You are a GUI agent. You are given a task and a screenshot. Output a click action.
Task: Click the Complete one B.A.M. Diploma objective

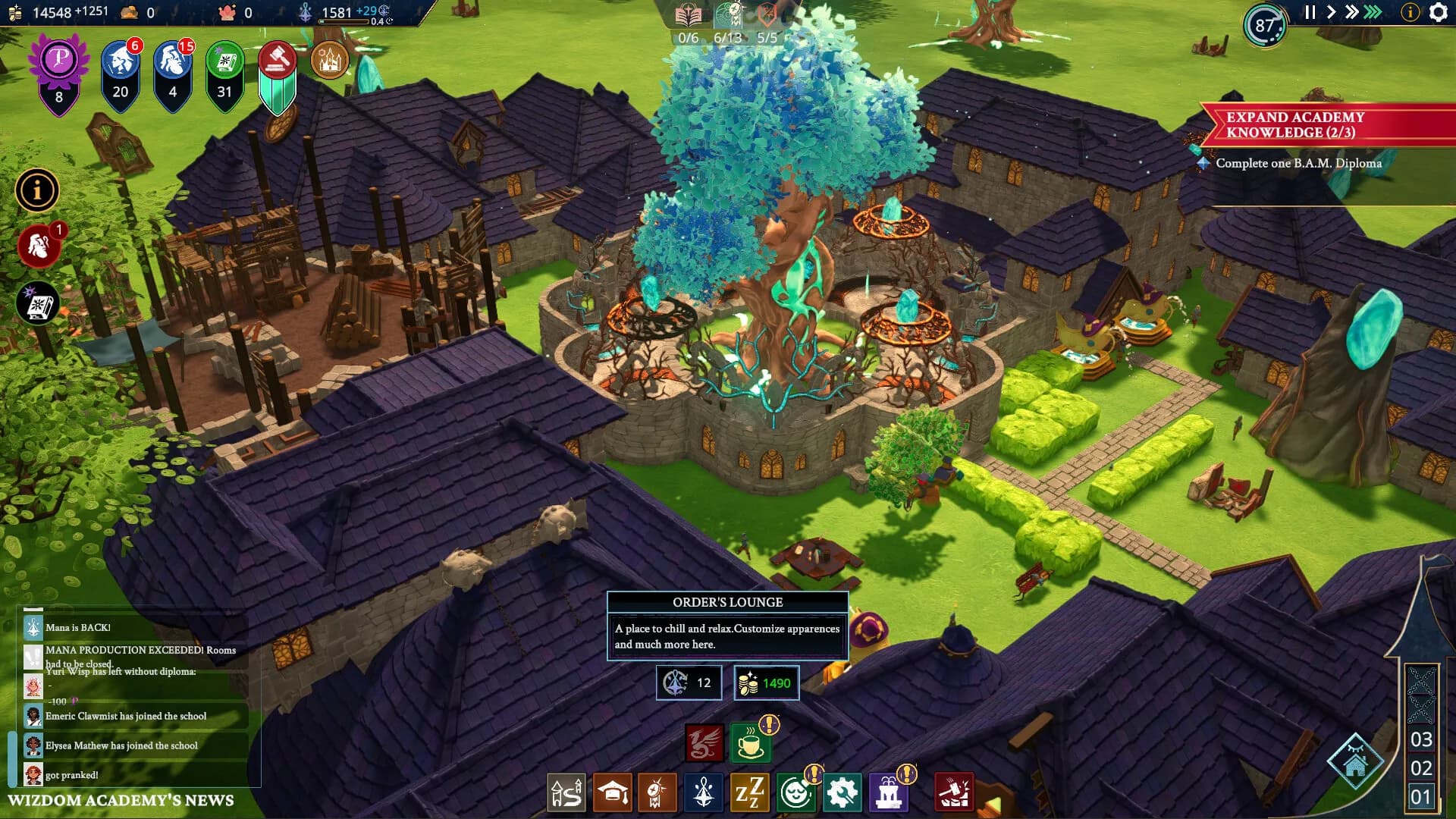1336,162
